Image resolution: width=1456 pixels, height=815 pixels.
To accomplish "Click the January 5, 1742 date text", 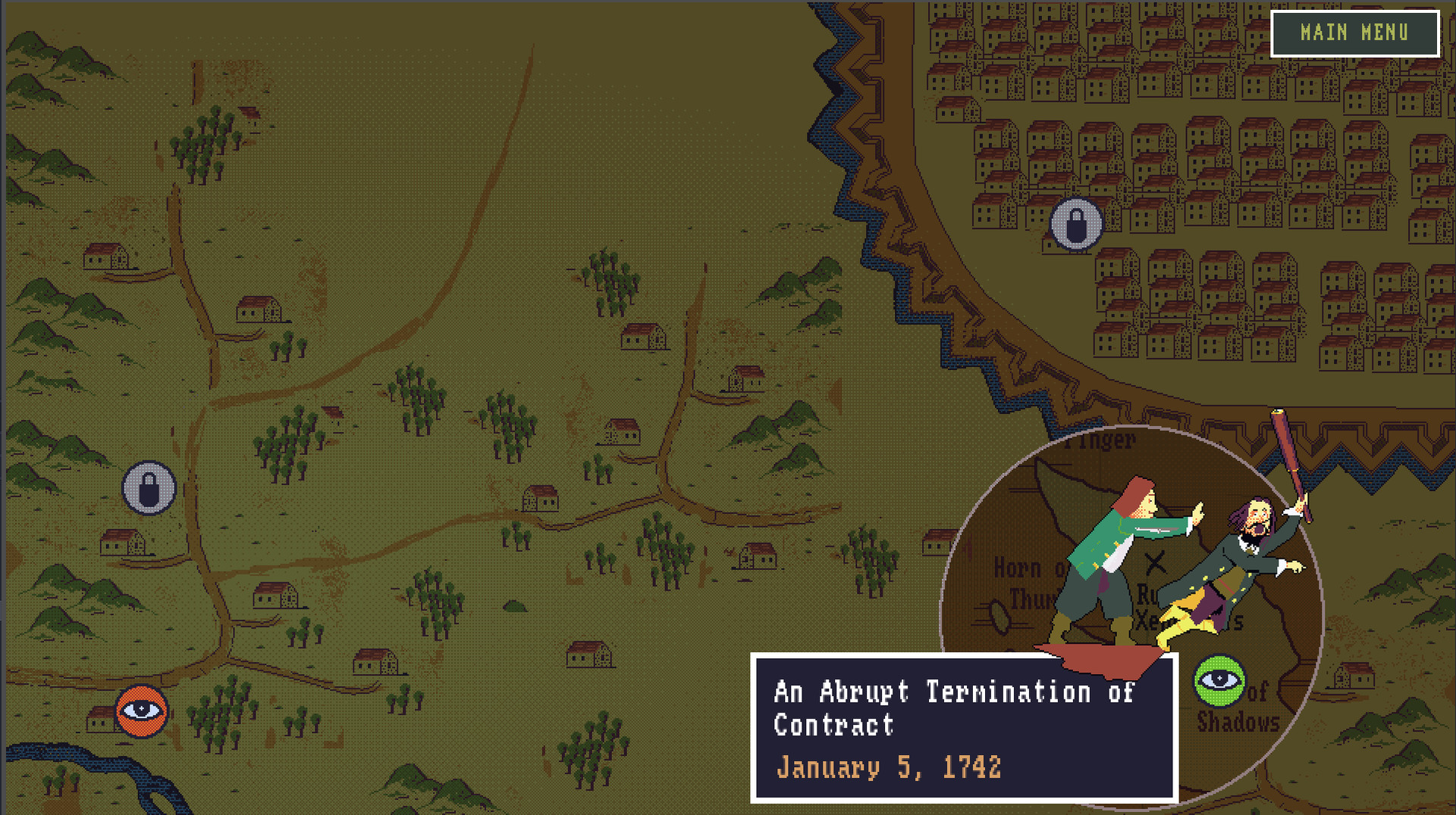I will tap(890, 767).
